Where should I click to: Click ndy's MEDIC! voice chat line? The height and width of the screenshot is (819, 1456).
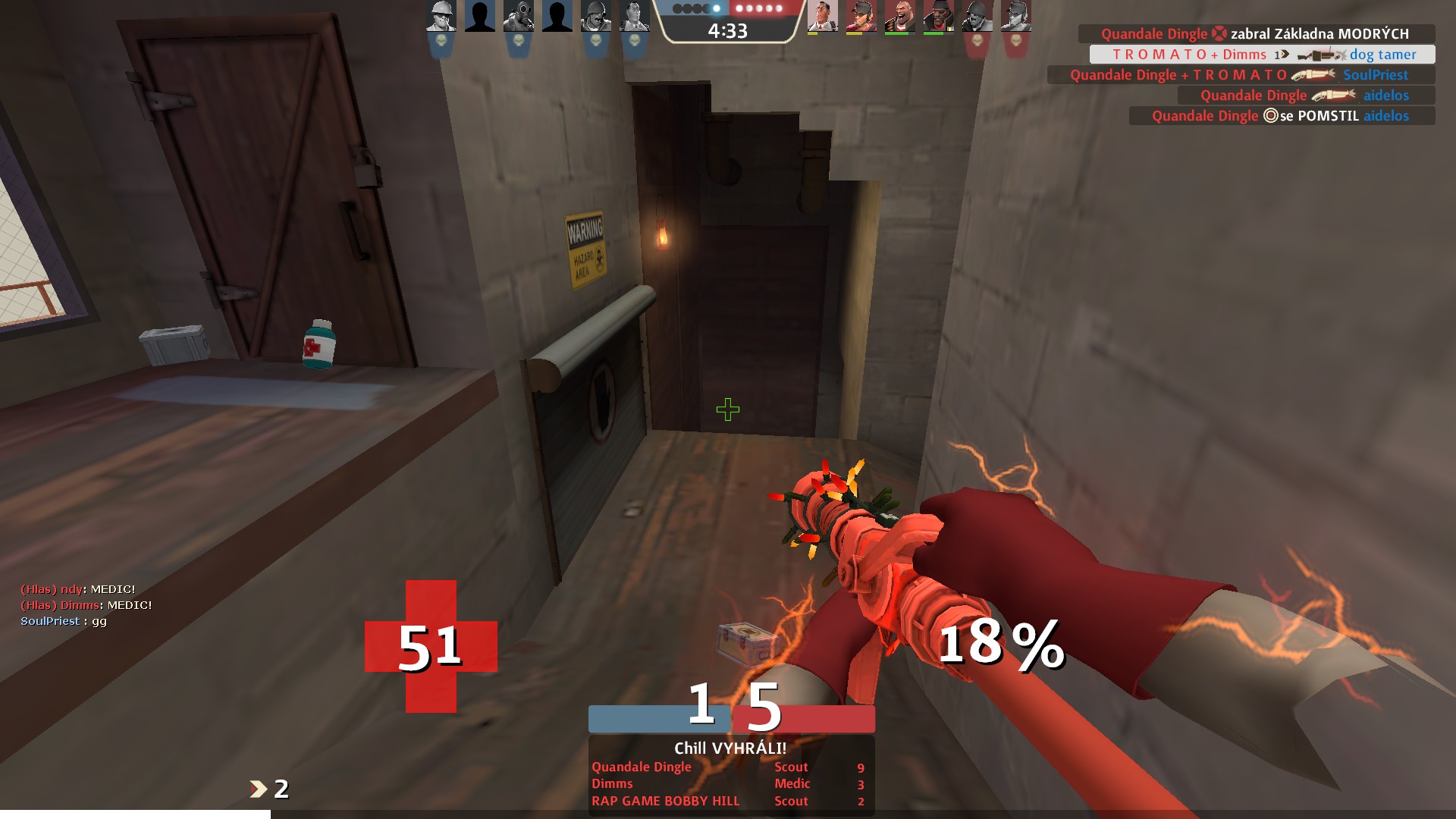point(78,589)
